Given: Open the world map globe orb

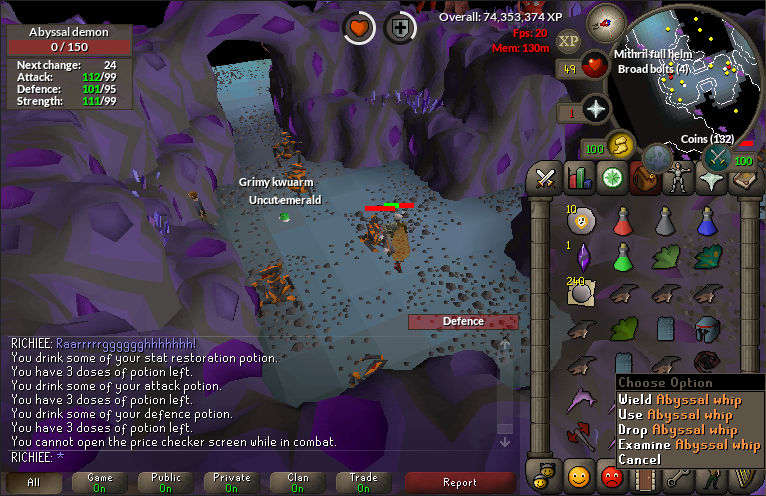Looking at the screenshot, I should 657,158.
